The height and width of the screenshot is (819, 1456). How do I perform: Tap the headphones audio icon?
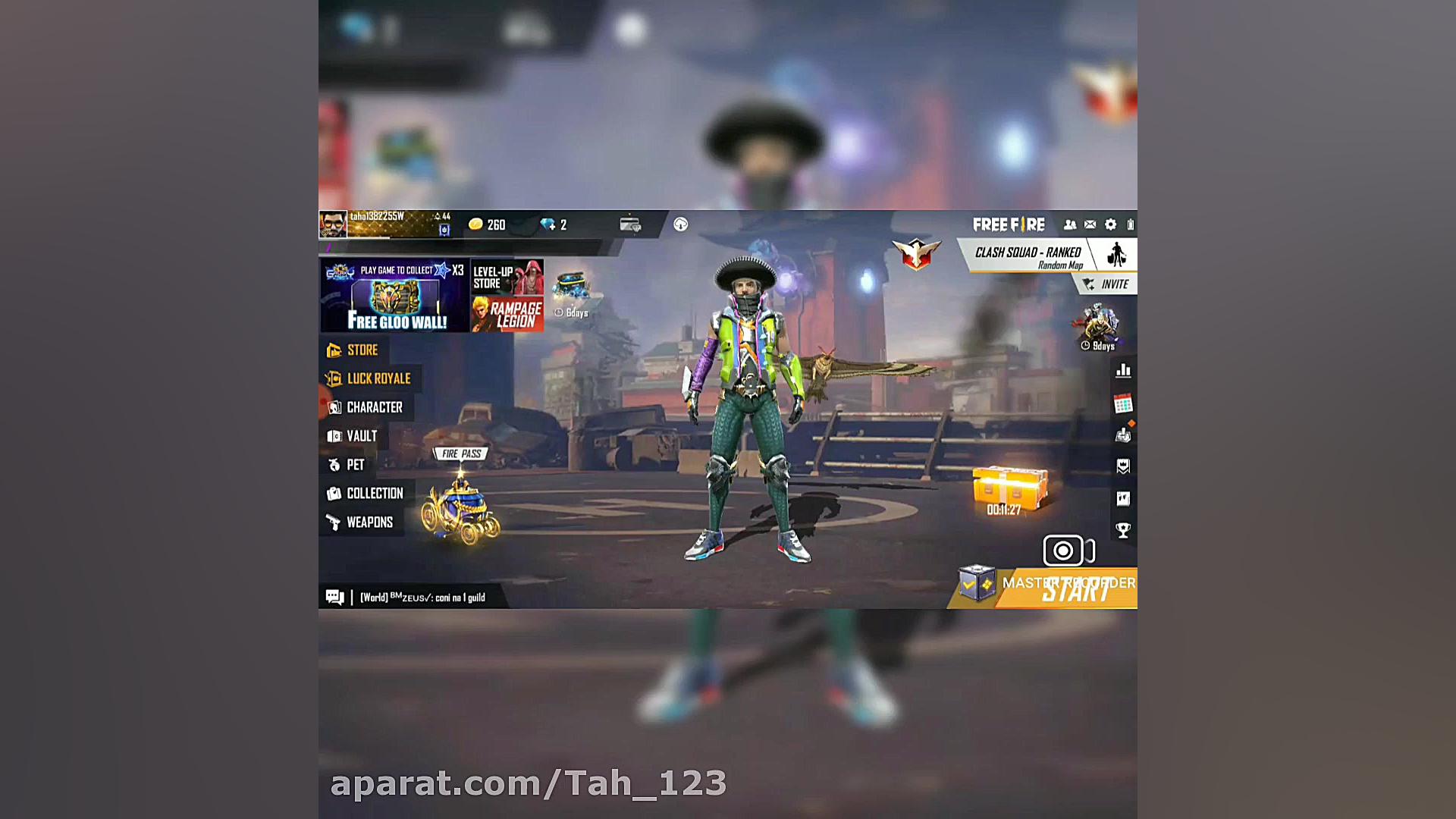click(680, 224)
